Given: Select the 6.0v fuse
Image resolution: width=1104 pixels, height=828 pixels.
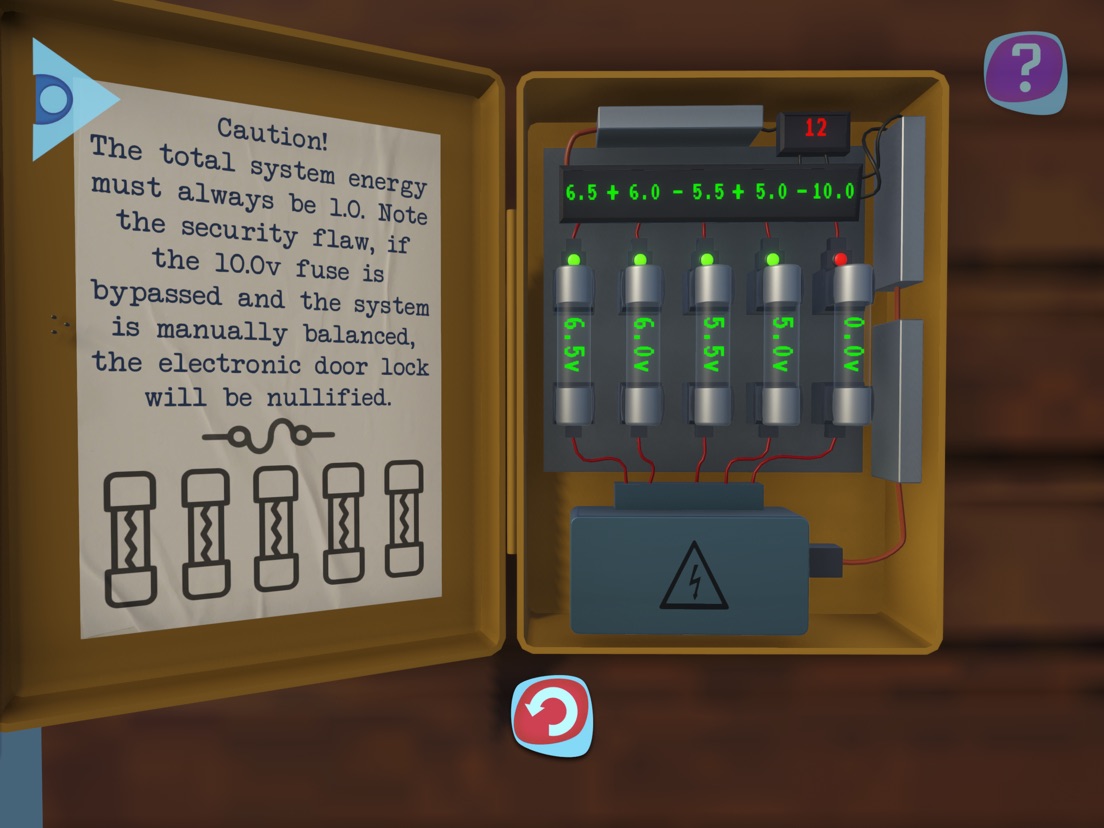Looking at the screenshot, I should click(641, 345).
